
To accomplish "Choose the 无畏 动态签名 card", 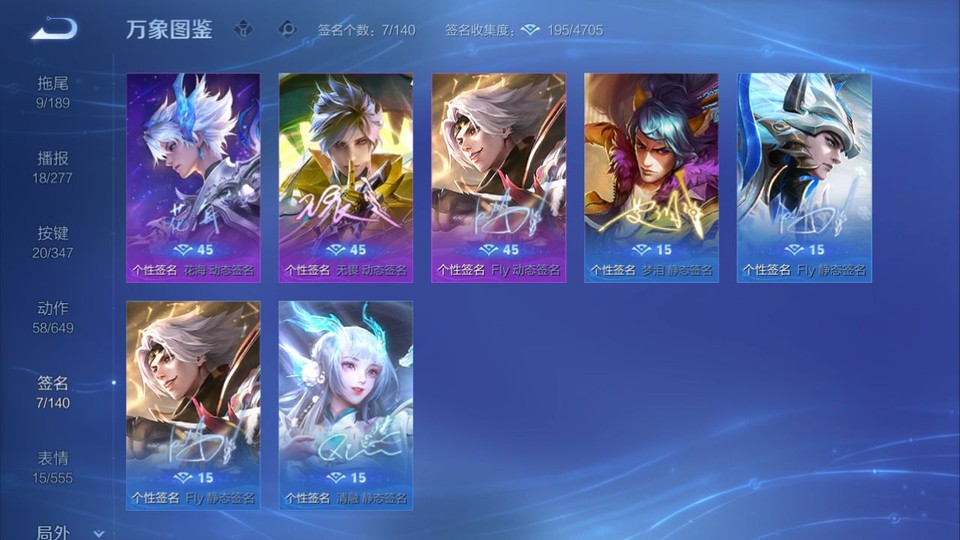I will [346, 177].
